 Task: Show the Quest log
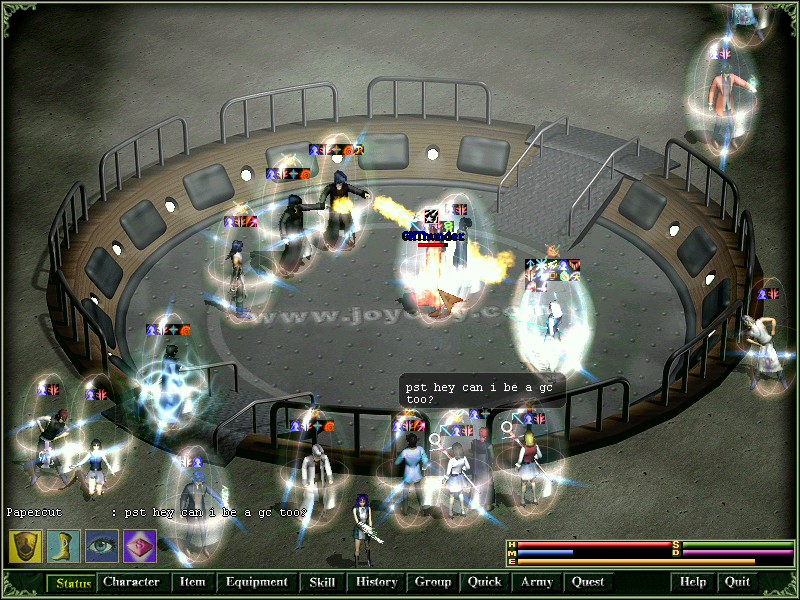click(x=588, y=582)
